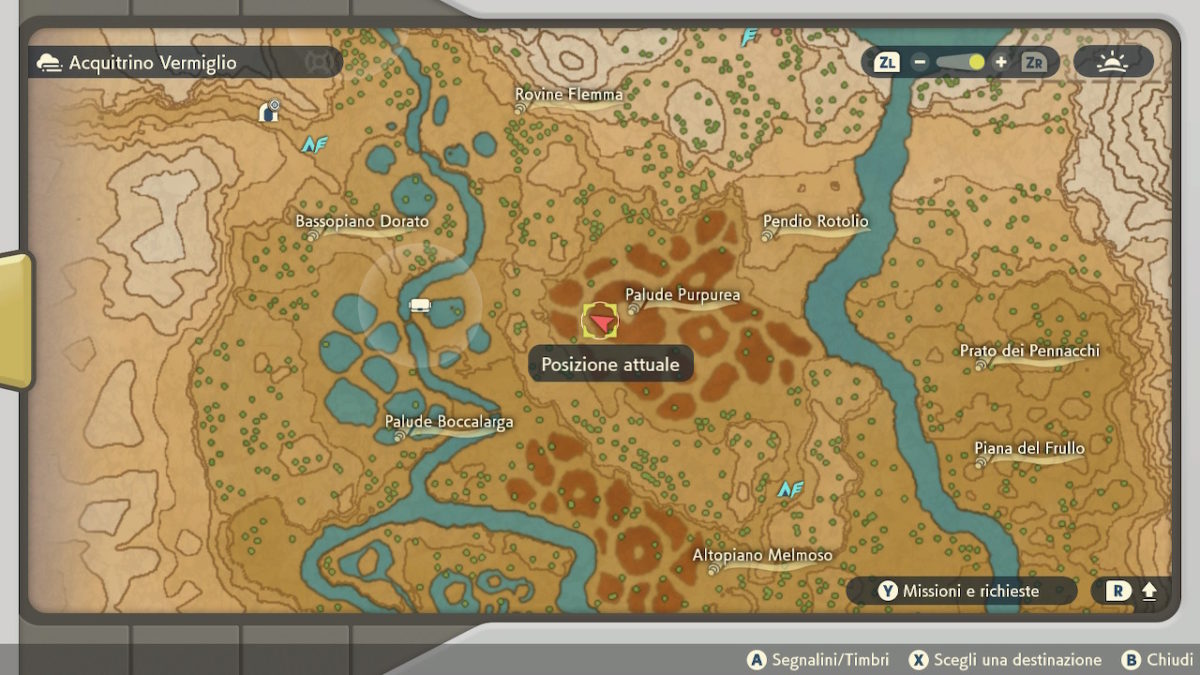Select the Segnalini/Timbri option
Screen dimensions: 1200x675
point(818,660)
